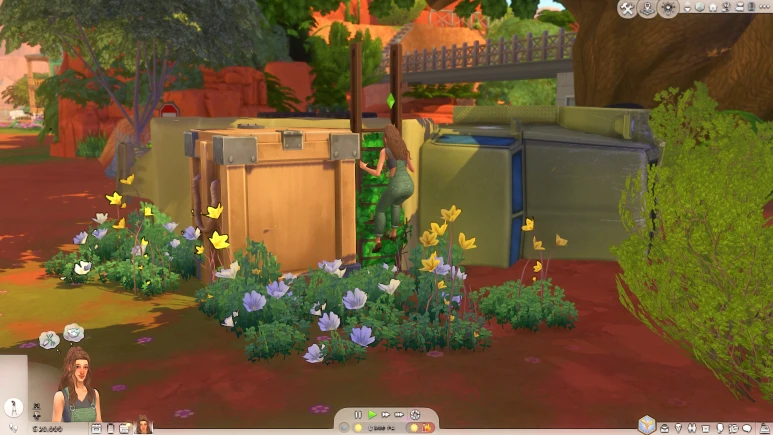Switch to fast speed (double arrow)
The height and width of the screenshot is (435, 773).
coord(386,414)
